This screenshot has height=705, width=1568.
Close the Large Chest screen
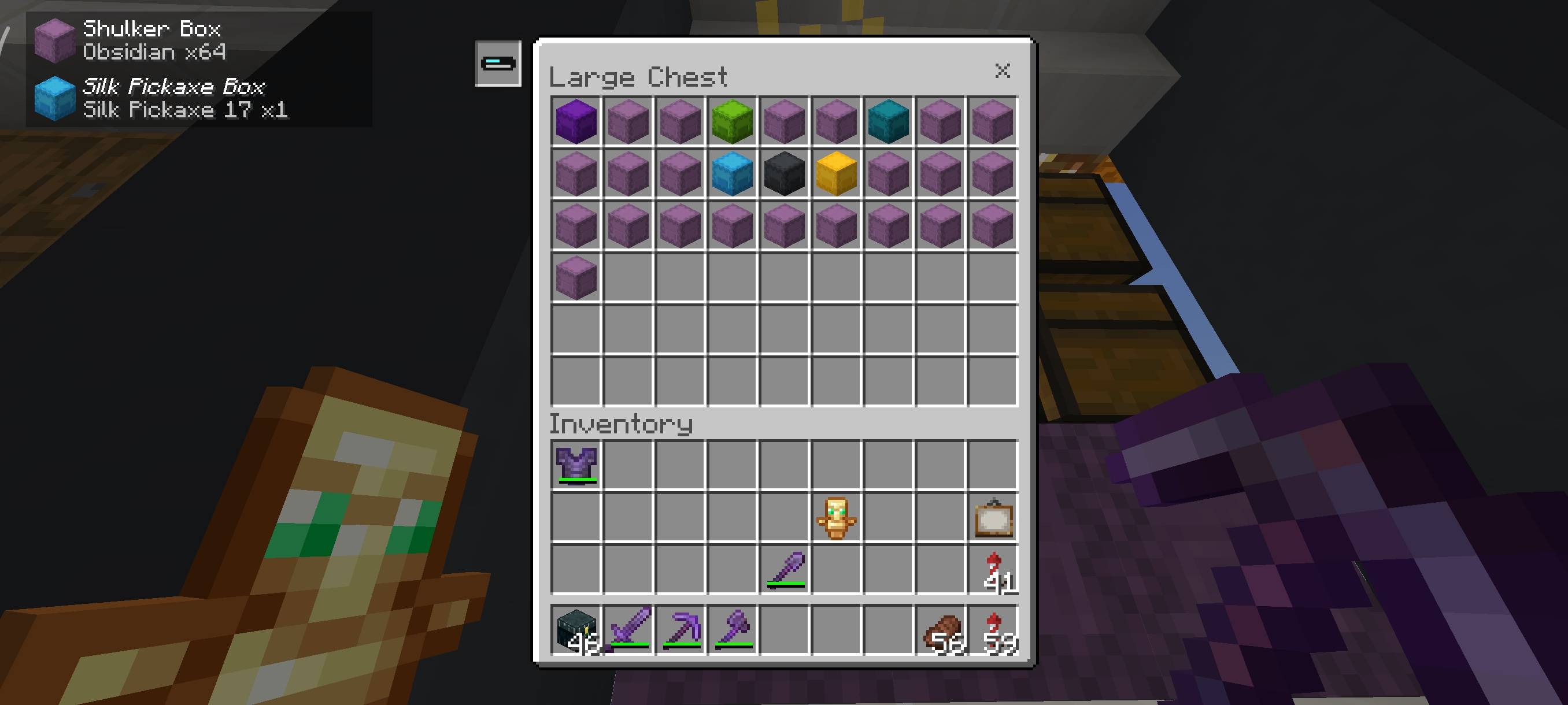[x=1002, y=70]
